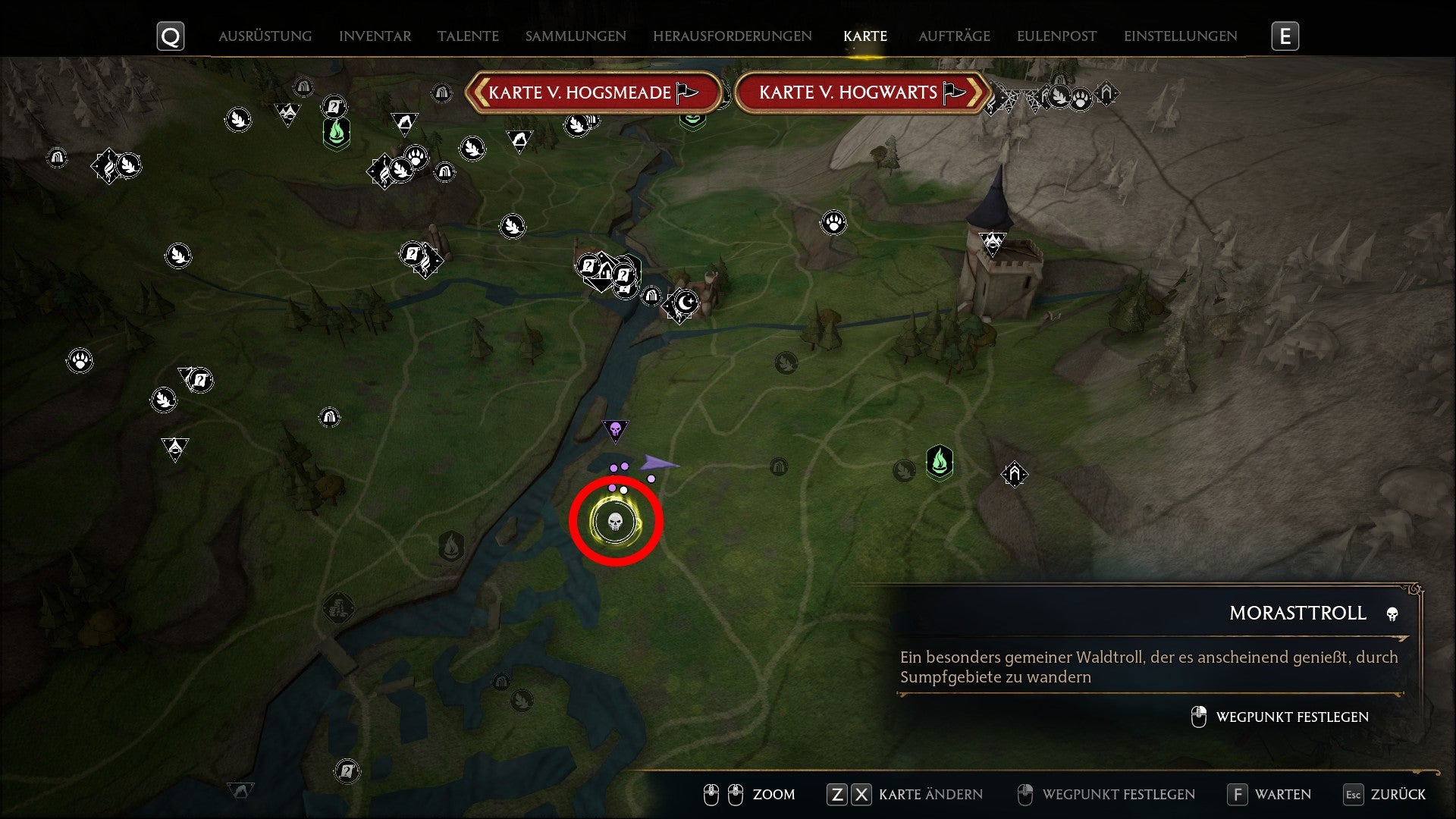The width and height of the screenshot is (1456, 819).
Task: Open the Eulenpost tab
Action: coord(1056,36)
